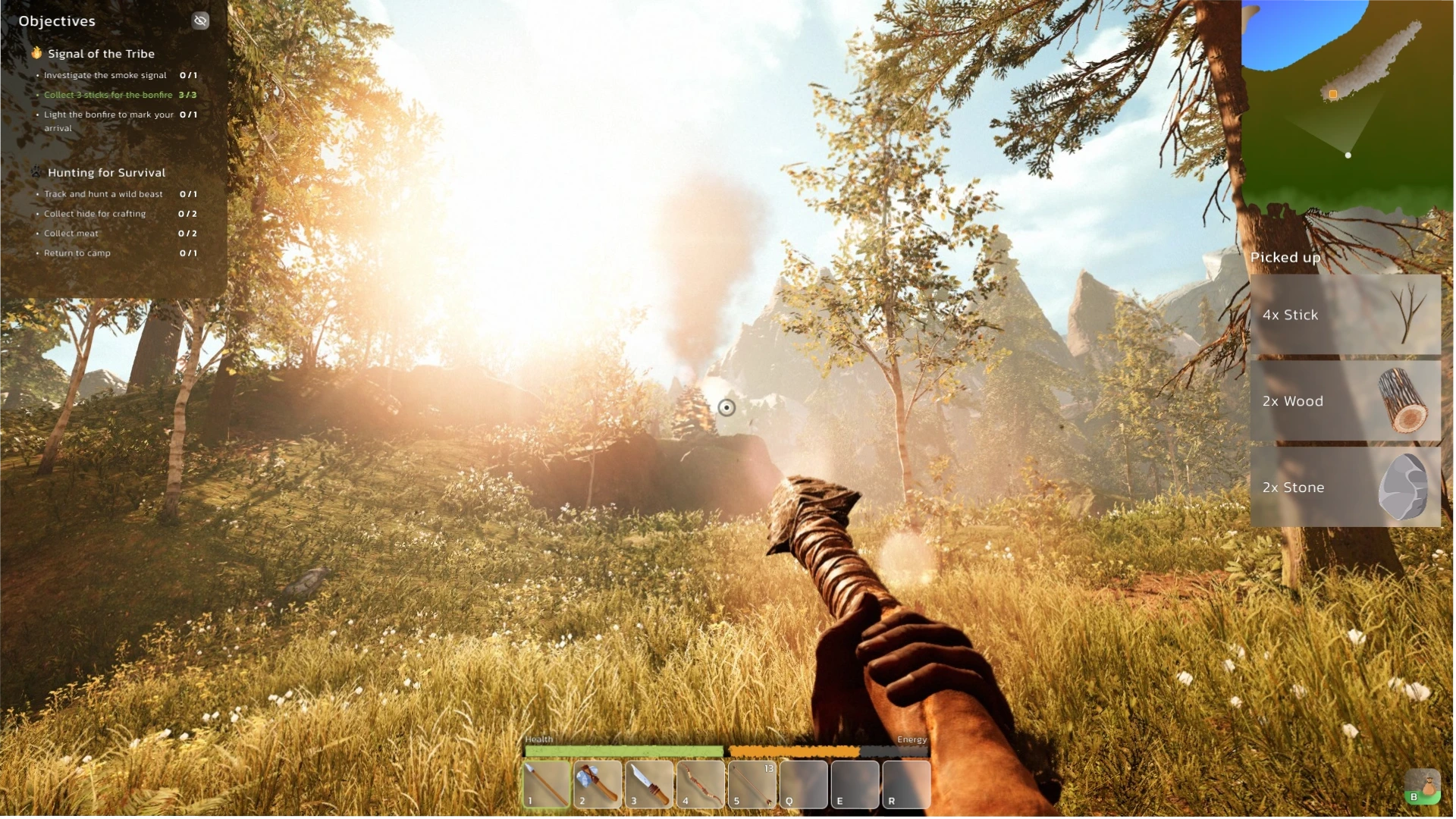Click the Investigate the smoke signal objective

[x=105, y=75]
